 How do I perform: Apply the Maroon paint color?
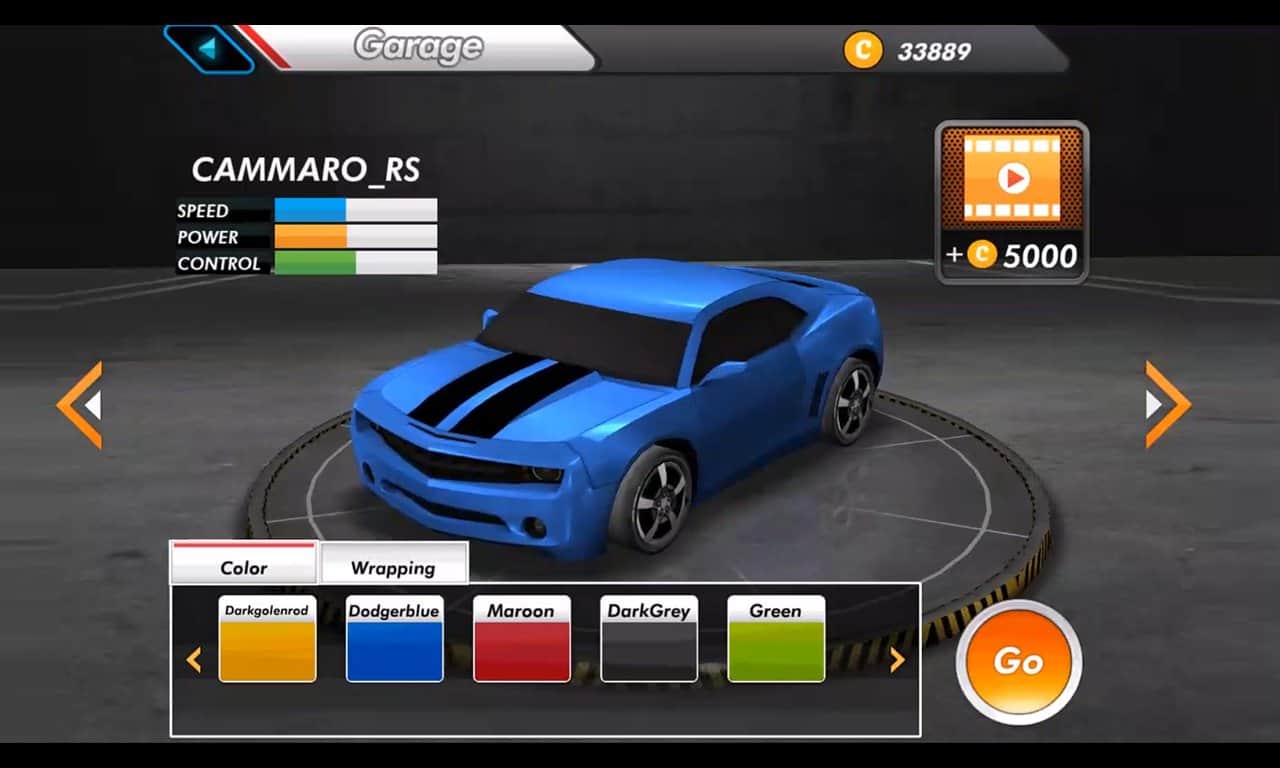521,640
